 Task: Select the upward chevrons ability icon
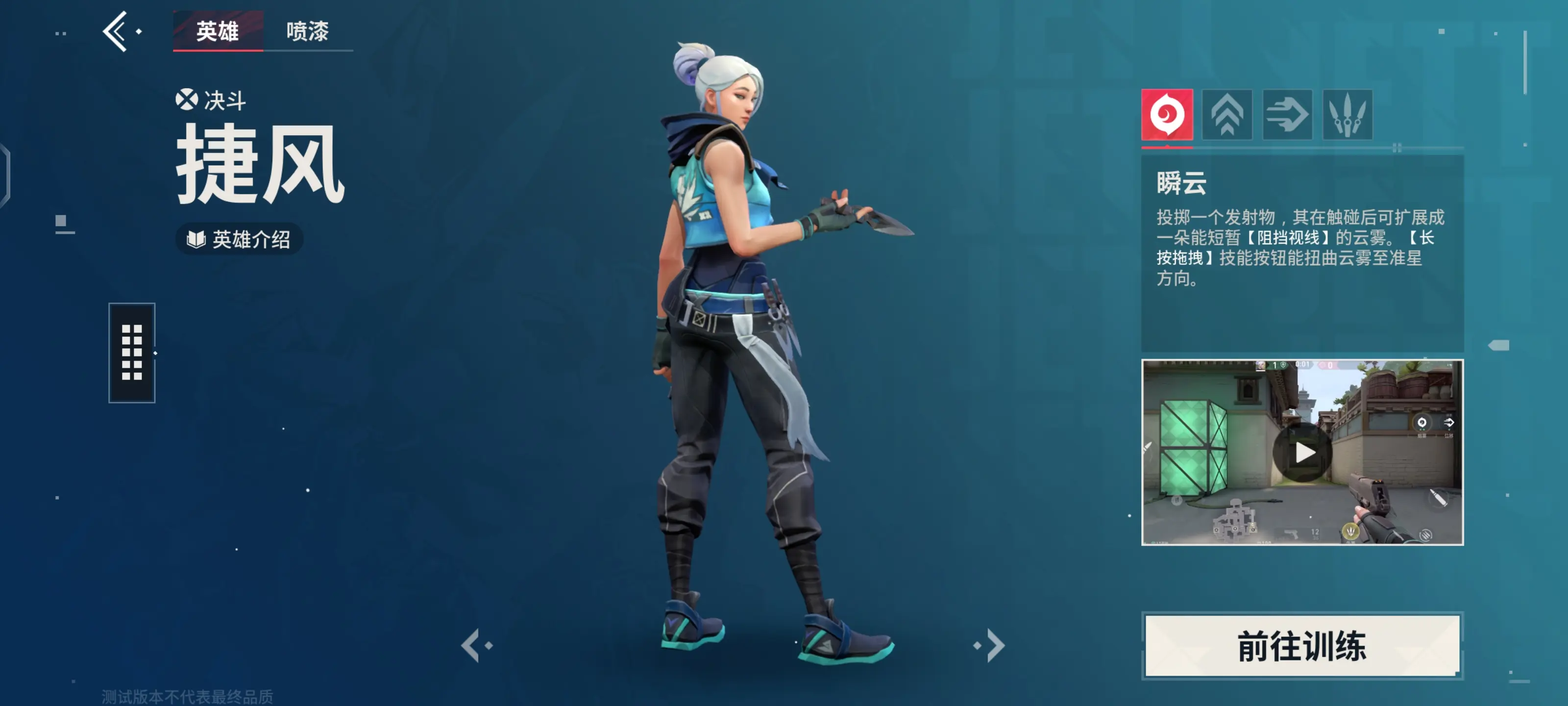coord(1226,115)
